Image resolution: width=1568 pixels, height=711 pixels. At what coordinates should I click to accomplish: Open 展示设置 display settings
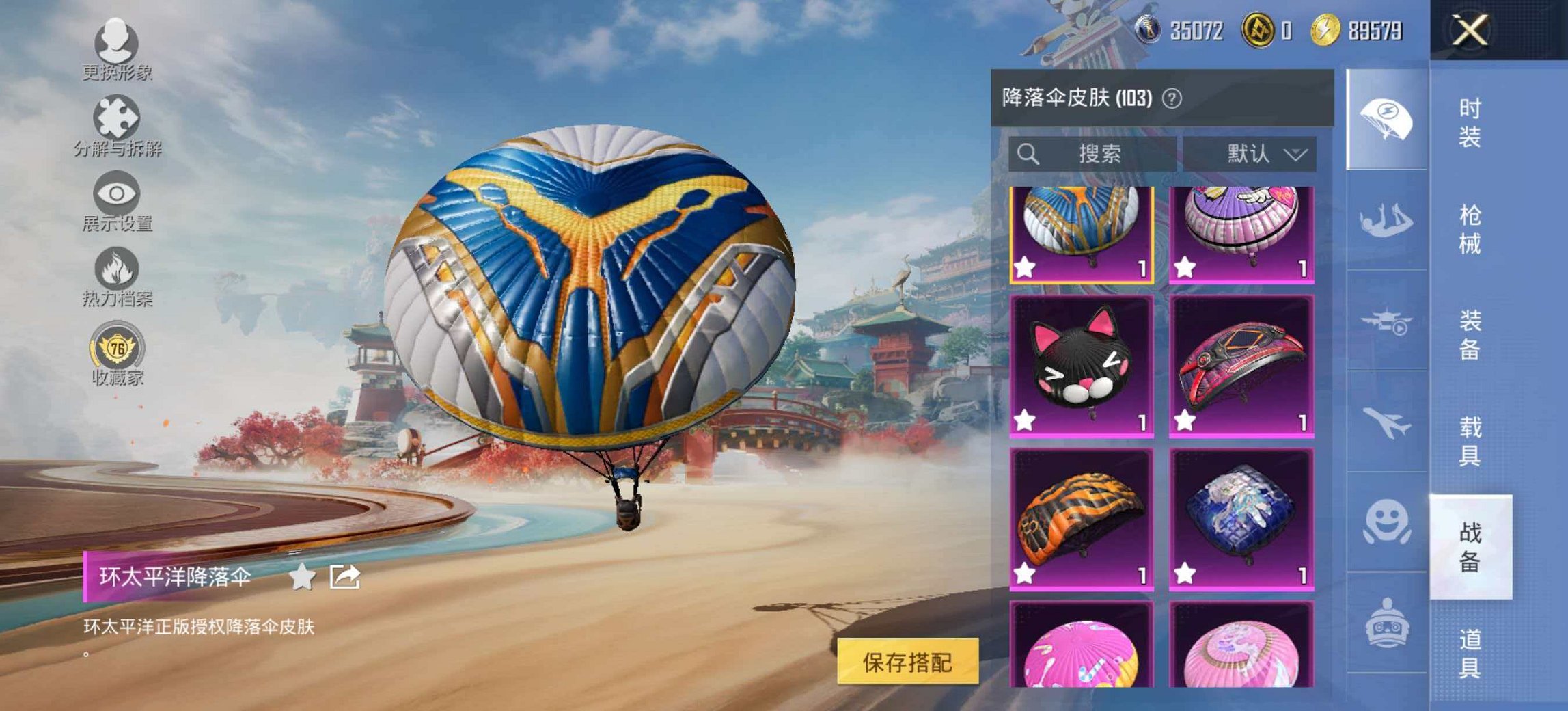click(x=116, y=205)
